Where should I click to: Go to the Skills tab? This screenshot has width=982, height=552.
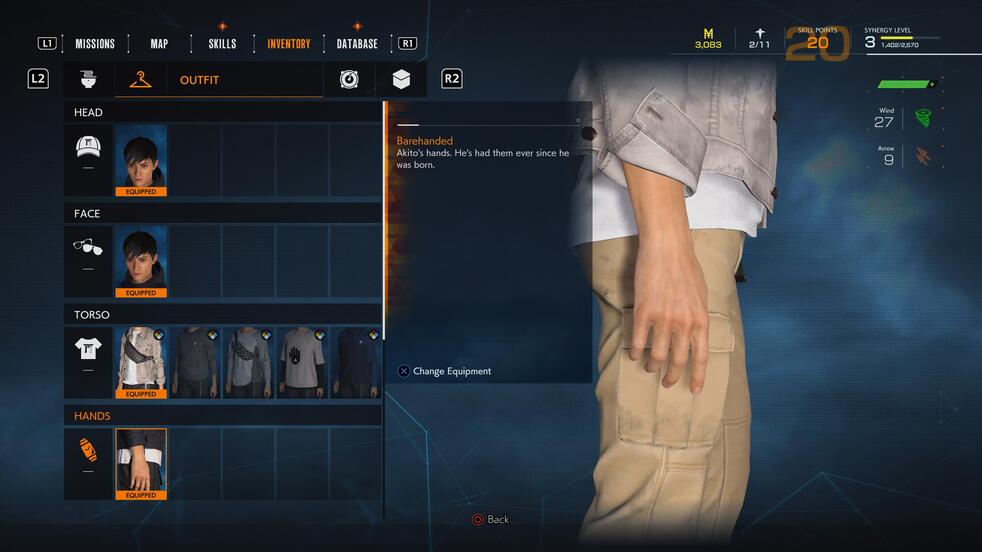222,44
